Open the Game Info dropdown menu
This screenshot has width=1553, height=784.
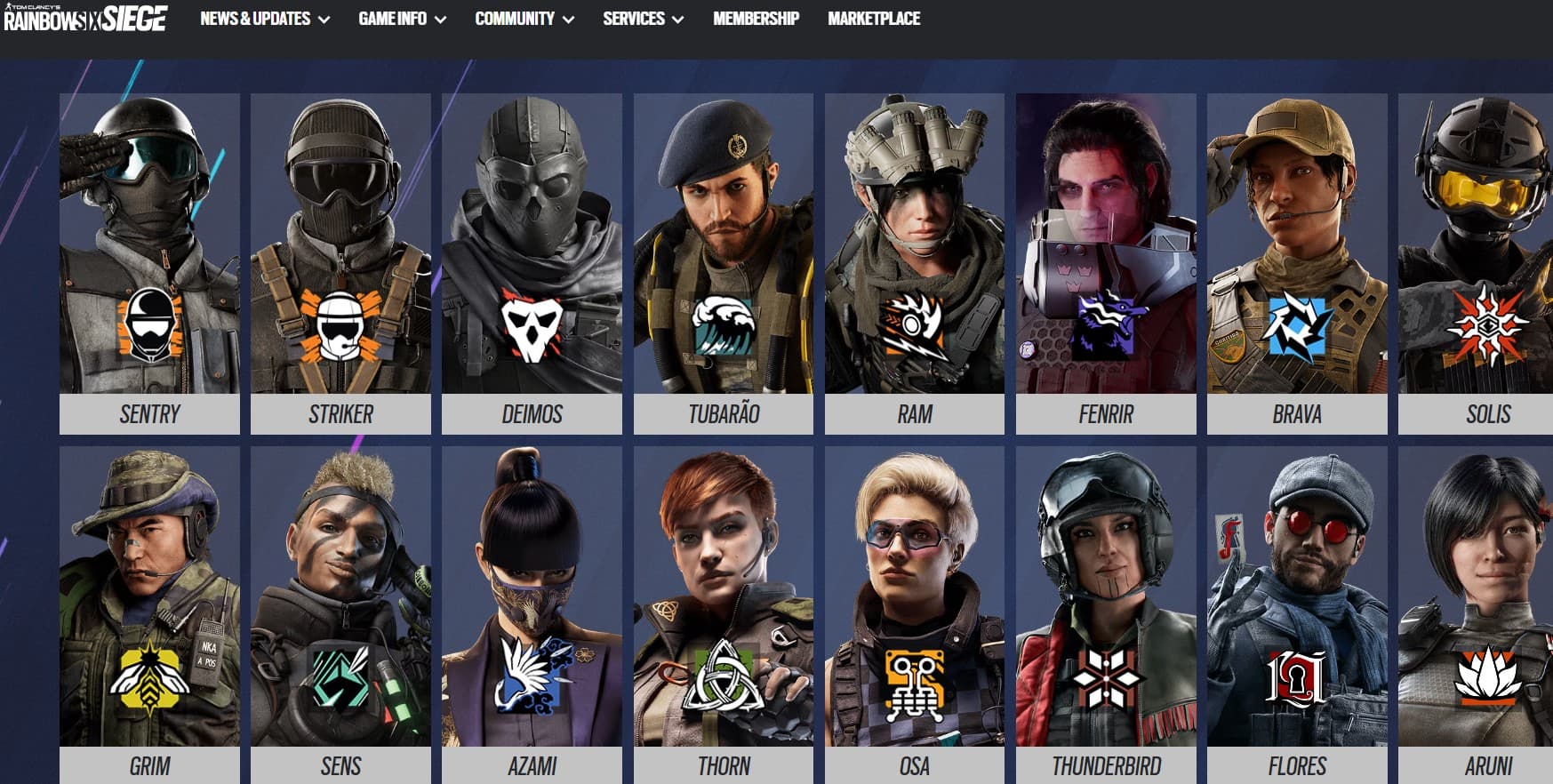(x=393, y=18)
